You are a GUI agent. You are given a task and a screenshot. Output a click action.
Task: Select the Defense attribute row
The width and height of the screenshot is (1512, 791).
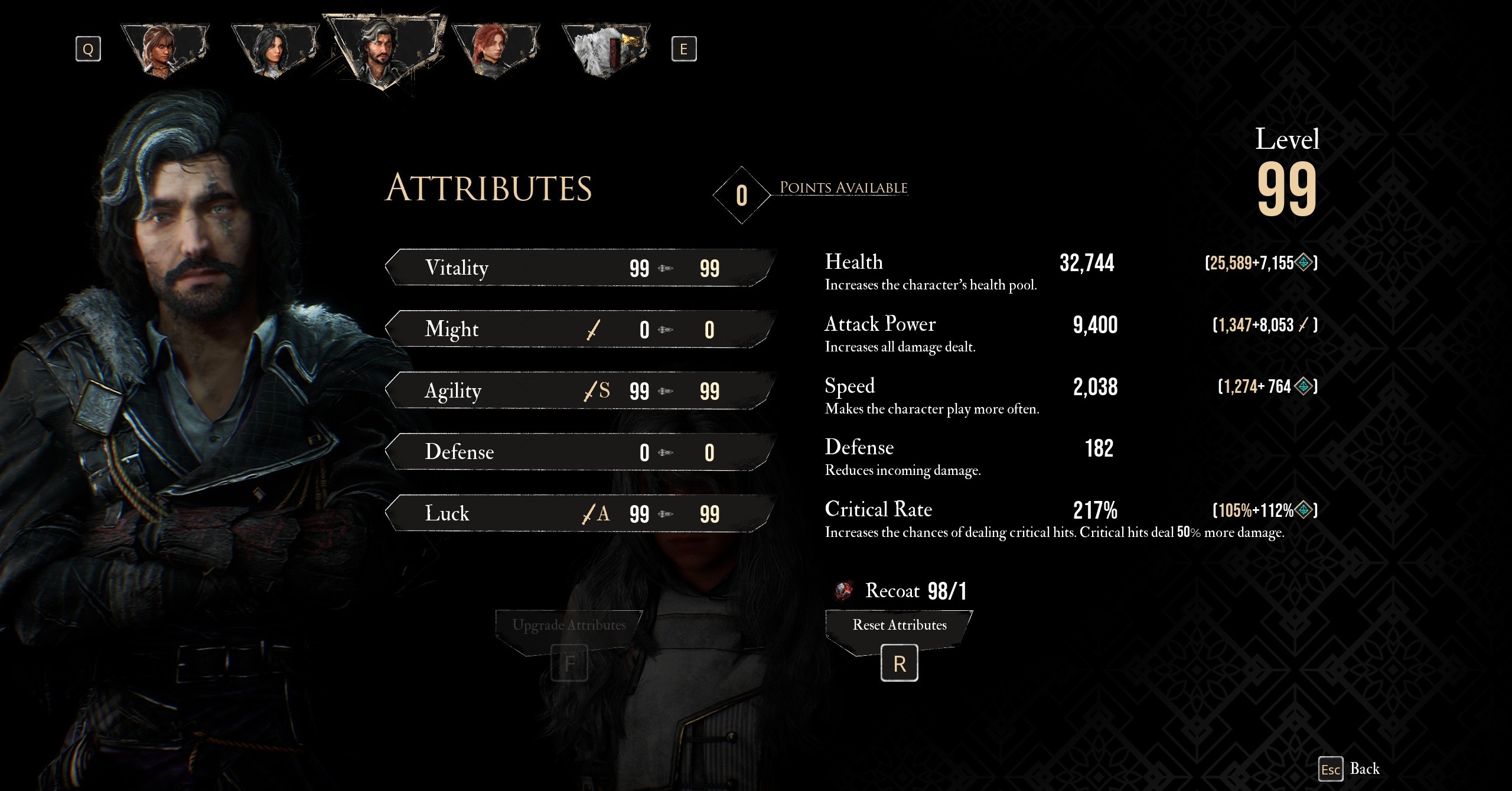pyautogui.click(x=579, y=452)
